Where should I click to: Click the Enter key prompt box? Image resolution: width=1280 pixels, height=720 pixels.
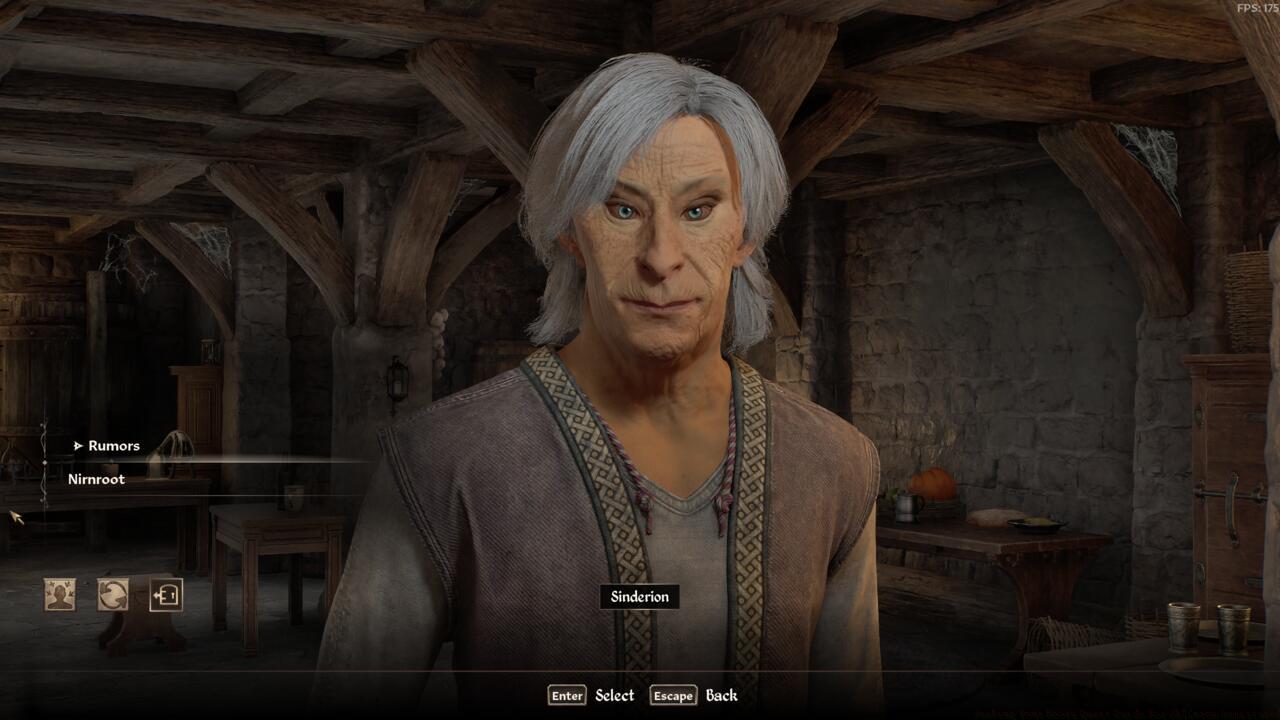[x=566, y=695]
